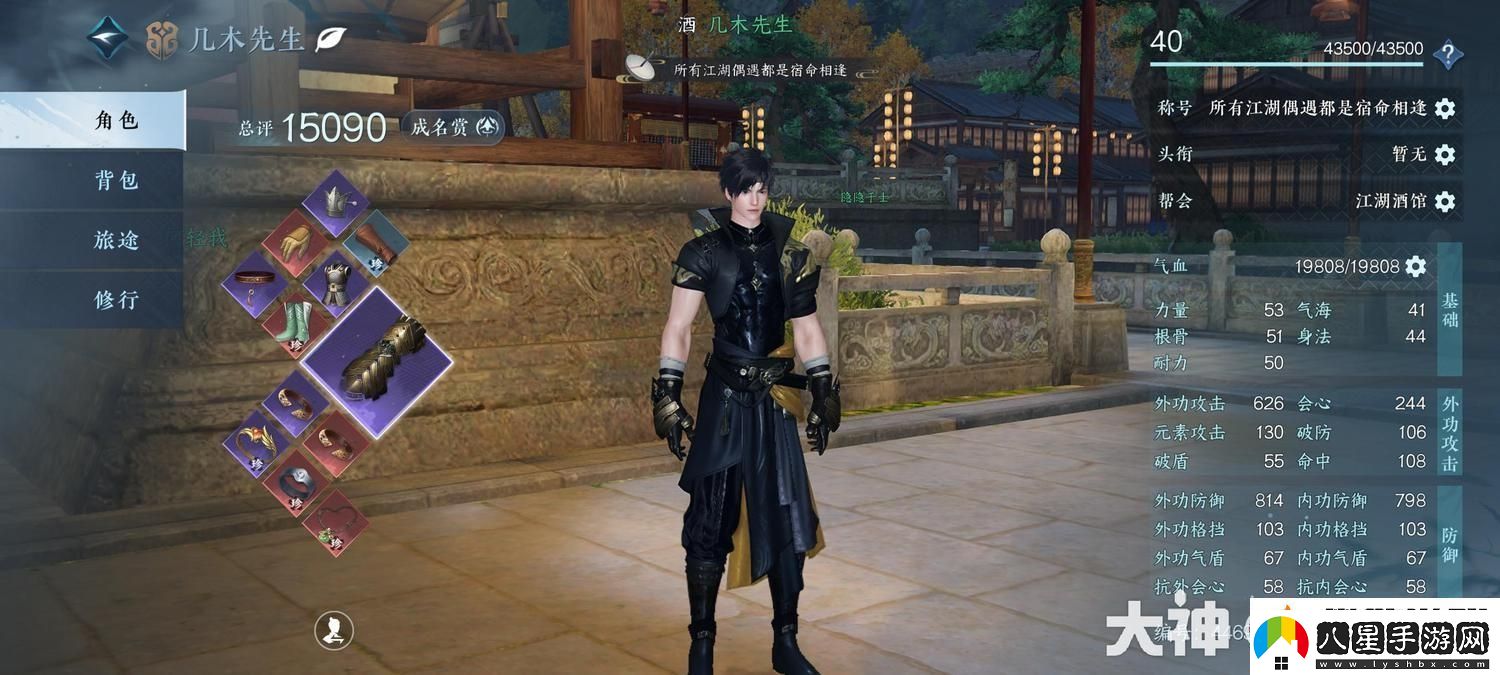The height and width of the screenshot is (675, 1500).
Task: Open the help question mark icon
Action: [1447, 54]
